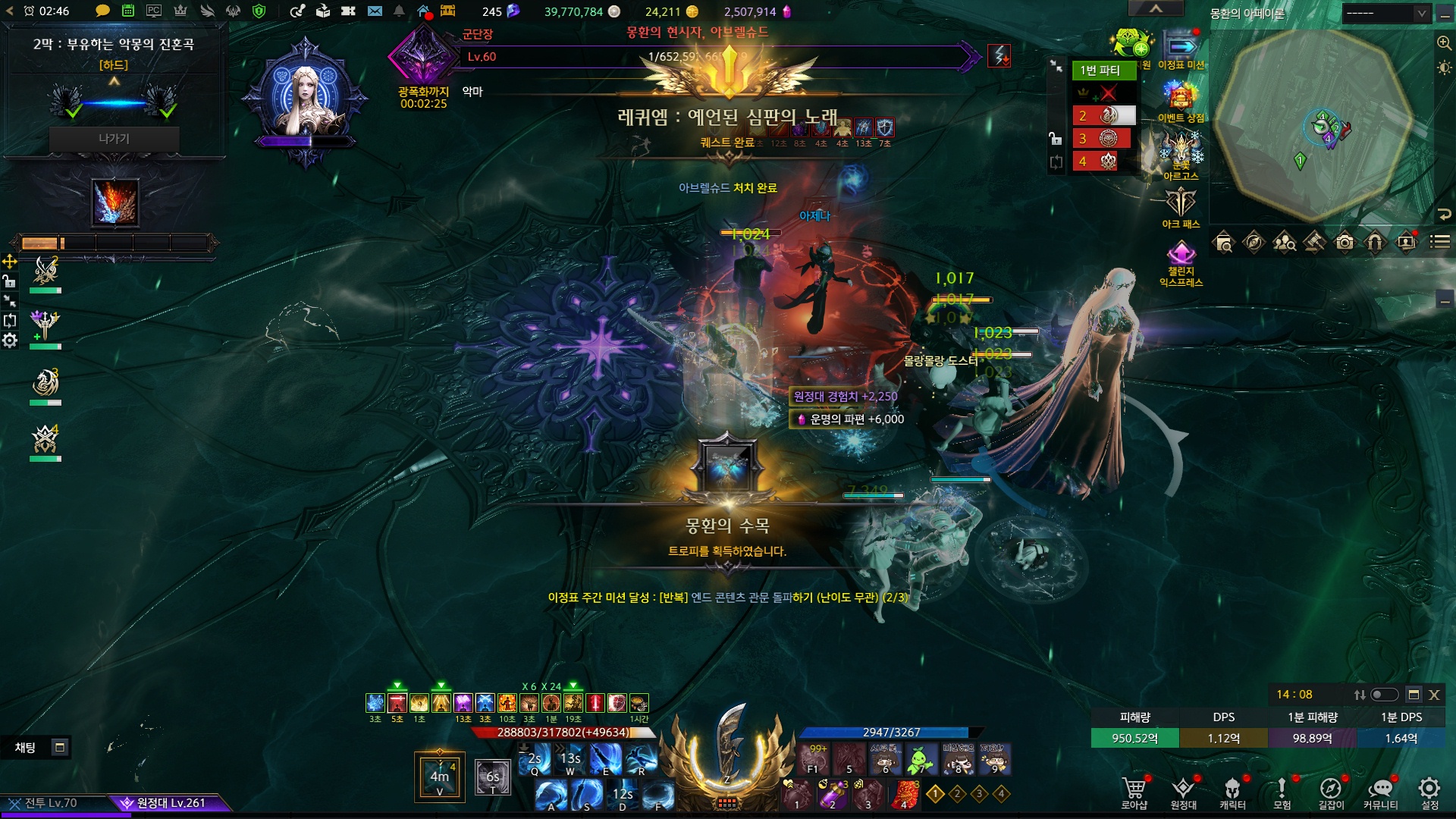Toggle the damage meter switch
This screenshot has height=819, width=1456.
(1384, 695)
